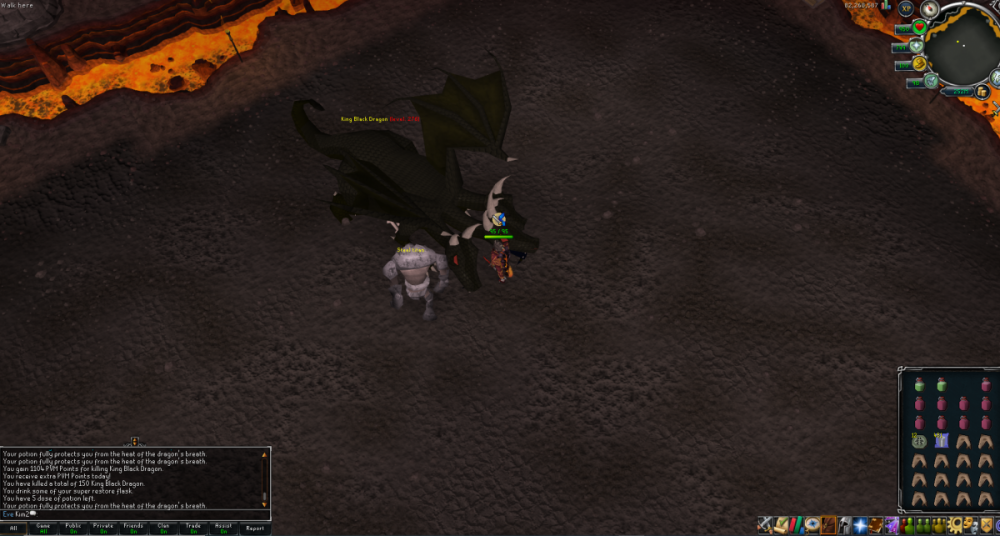Switch chat to the All tab

pos(14,528)
